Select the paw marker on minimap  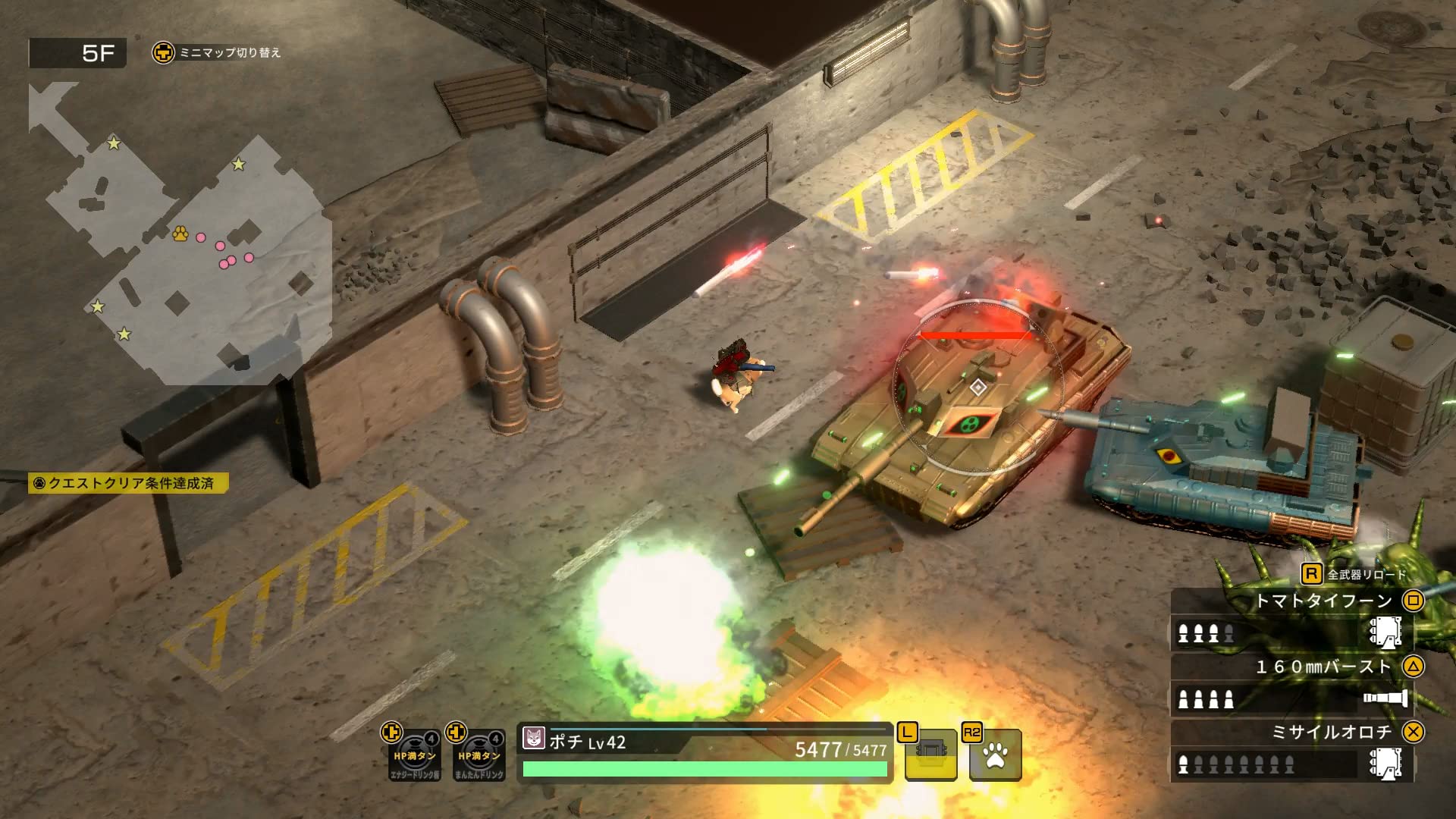(x=180, y=233)
